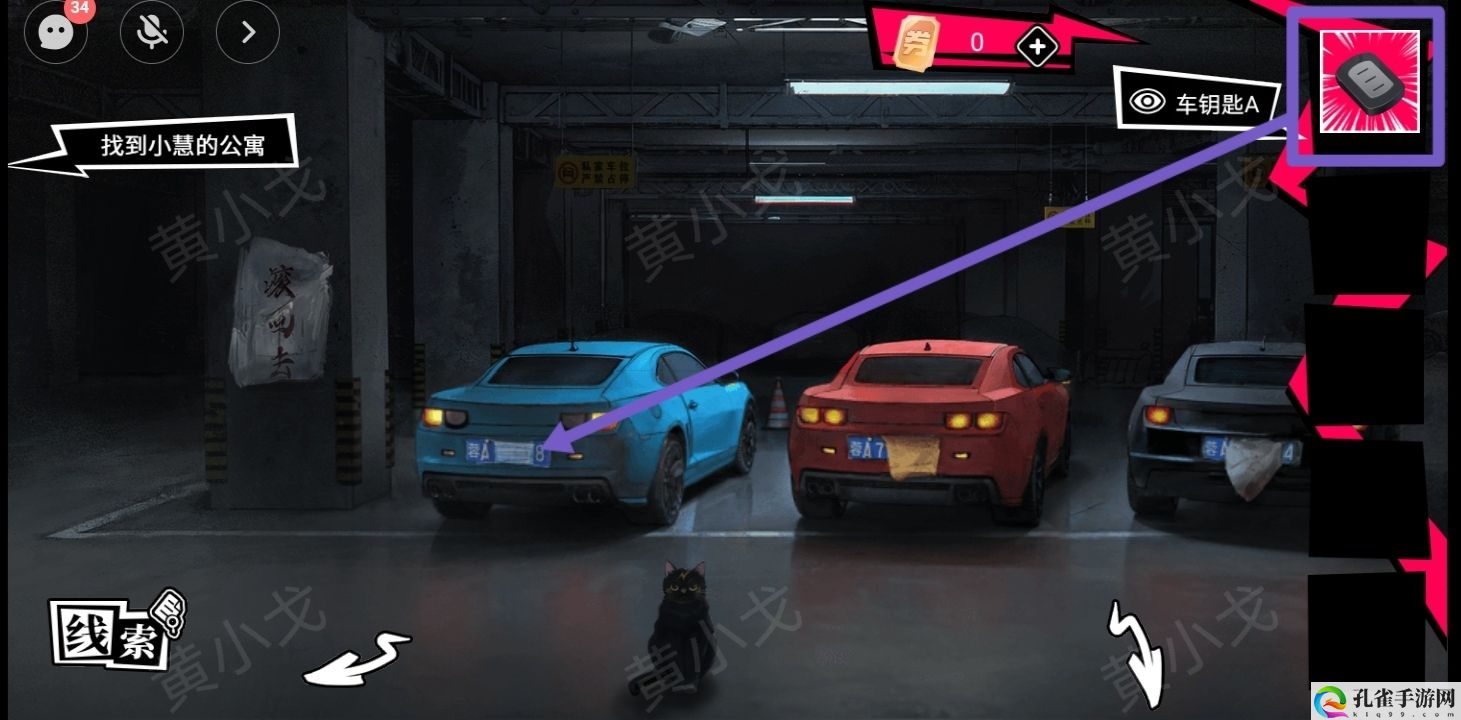
Task: Toggle the muted microphone button
Action: point(152,33)
